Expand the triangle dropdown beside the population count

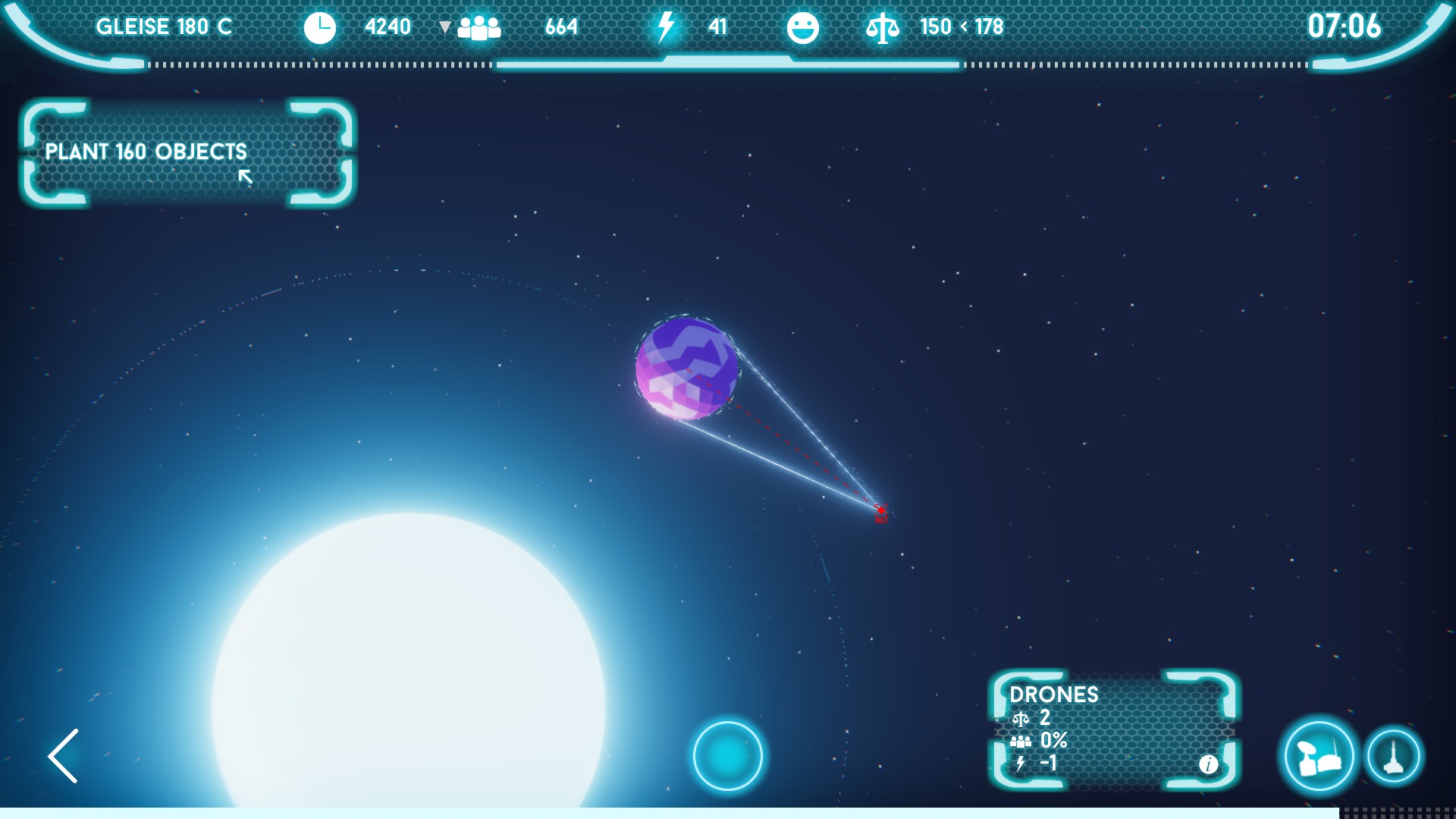(x=444, y=27)
